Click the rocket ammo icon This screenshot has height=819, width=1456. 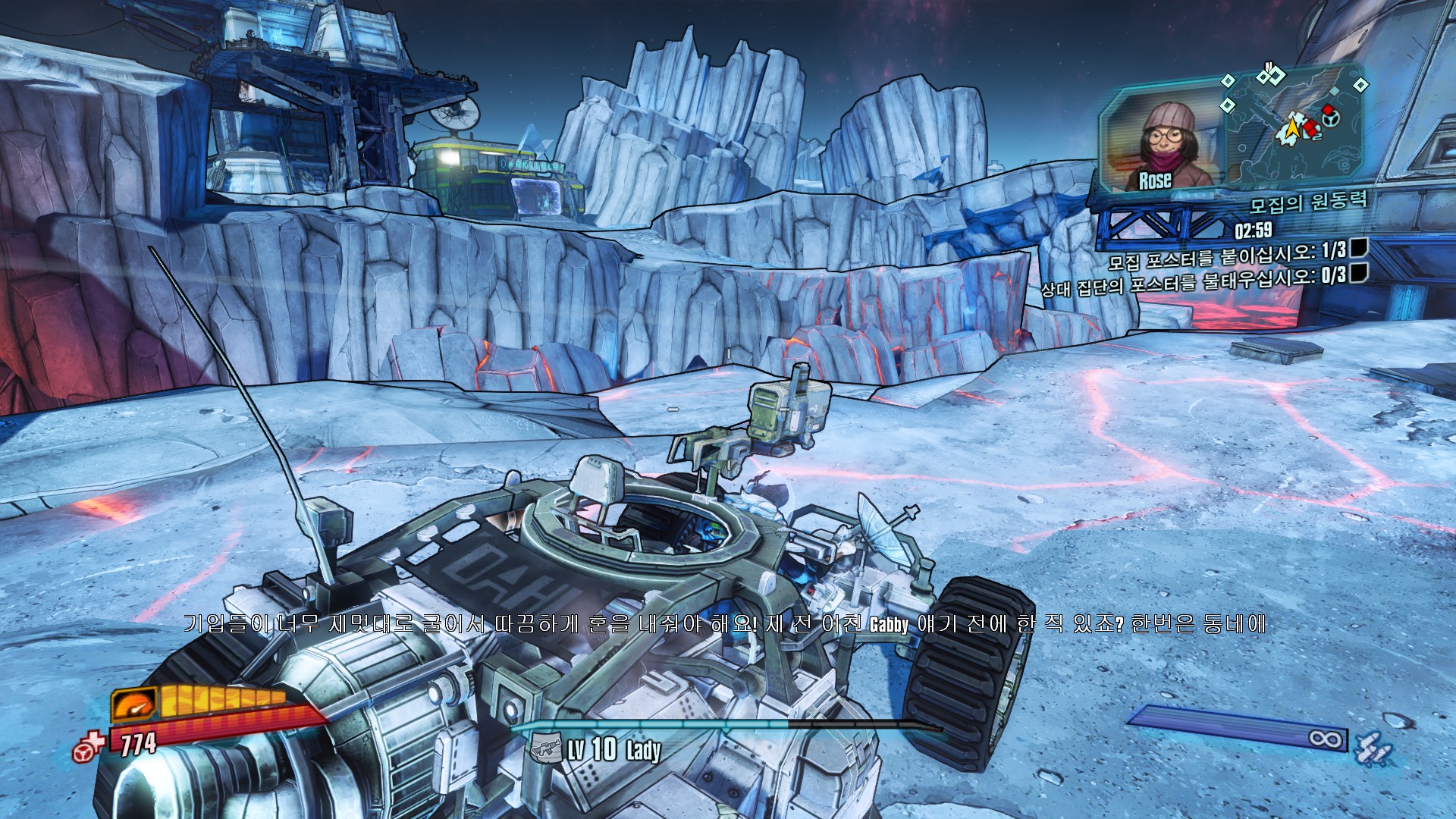1373,747
